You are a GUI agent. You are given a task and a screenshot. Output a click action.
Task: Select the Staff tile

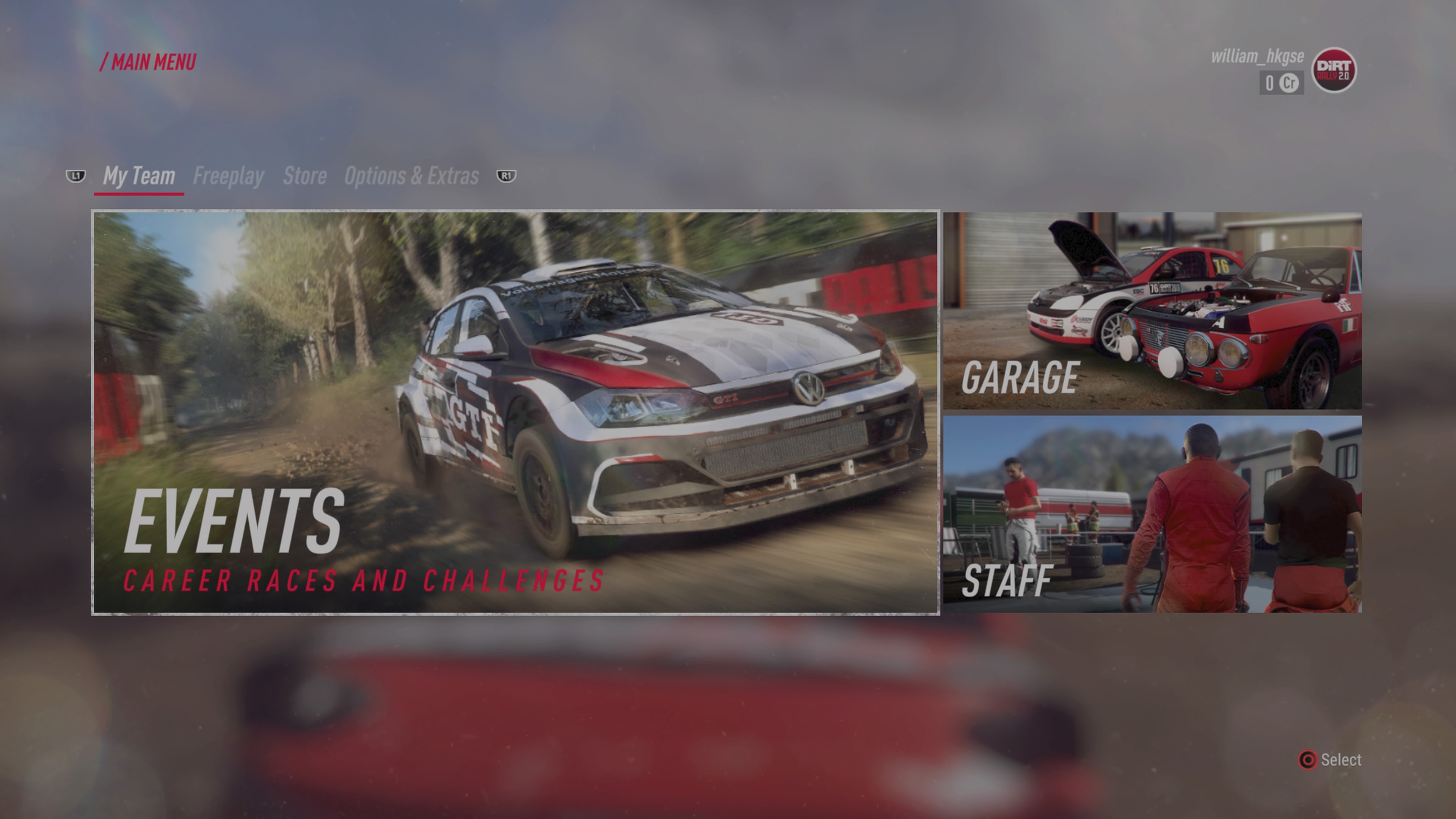[1152, 514]
